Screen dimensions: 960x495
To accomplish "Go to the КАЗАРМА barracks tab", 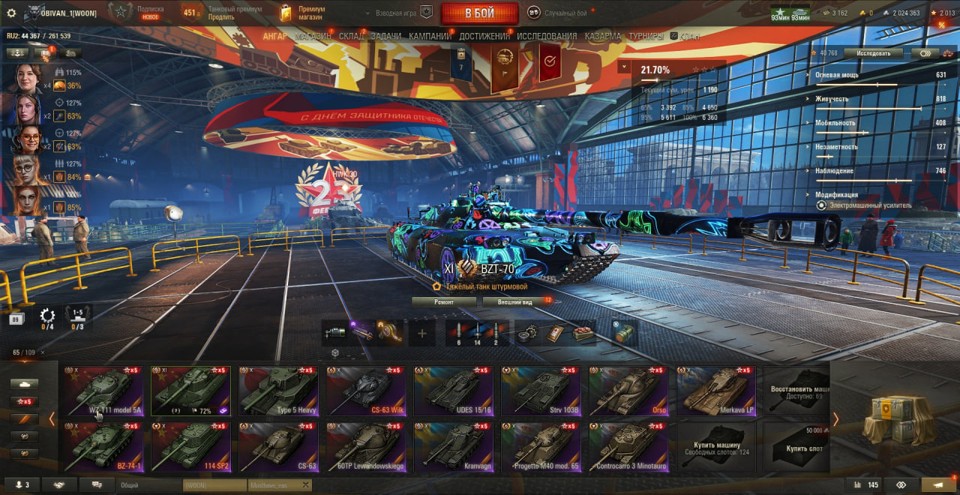I will click(604, 36).
